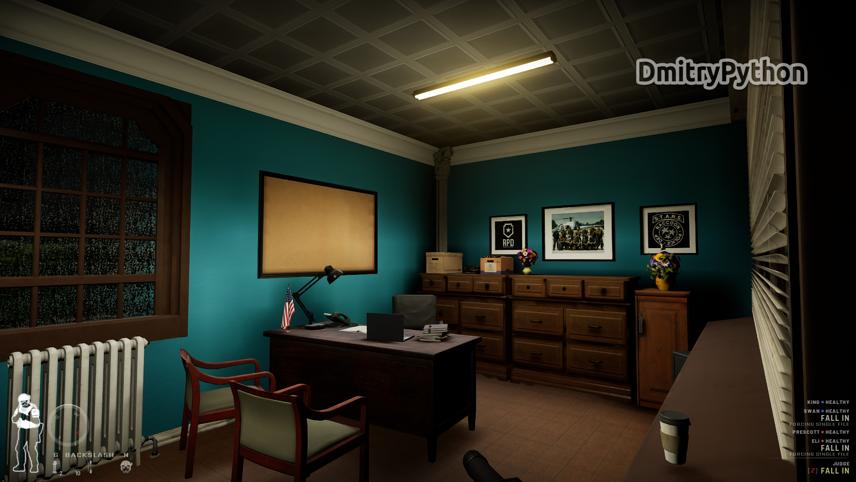Select the circular compass ring
Viewport: 856px width, 482px height.
68,424
